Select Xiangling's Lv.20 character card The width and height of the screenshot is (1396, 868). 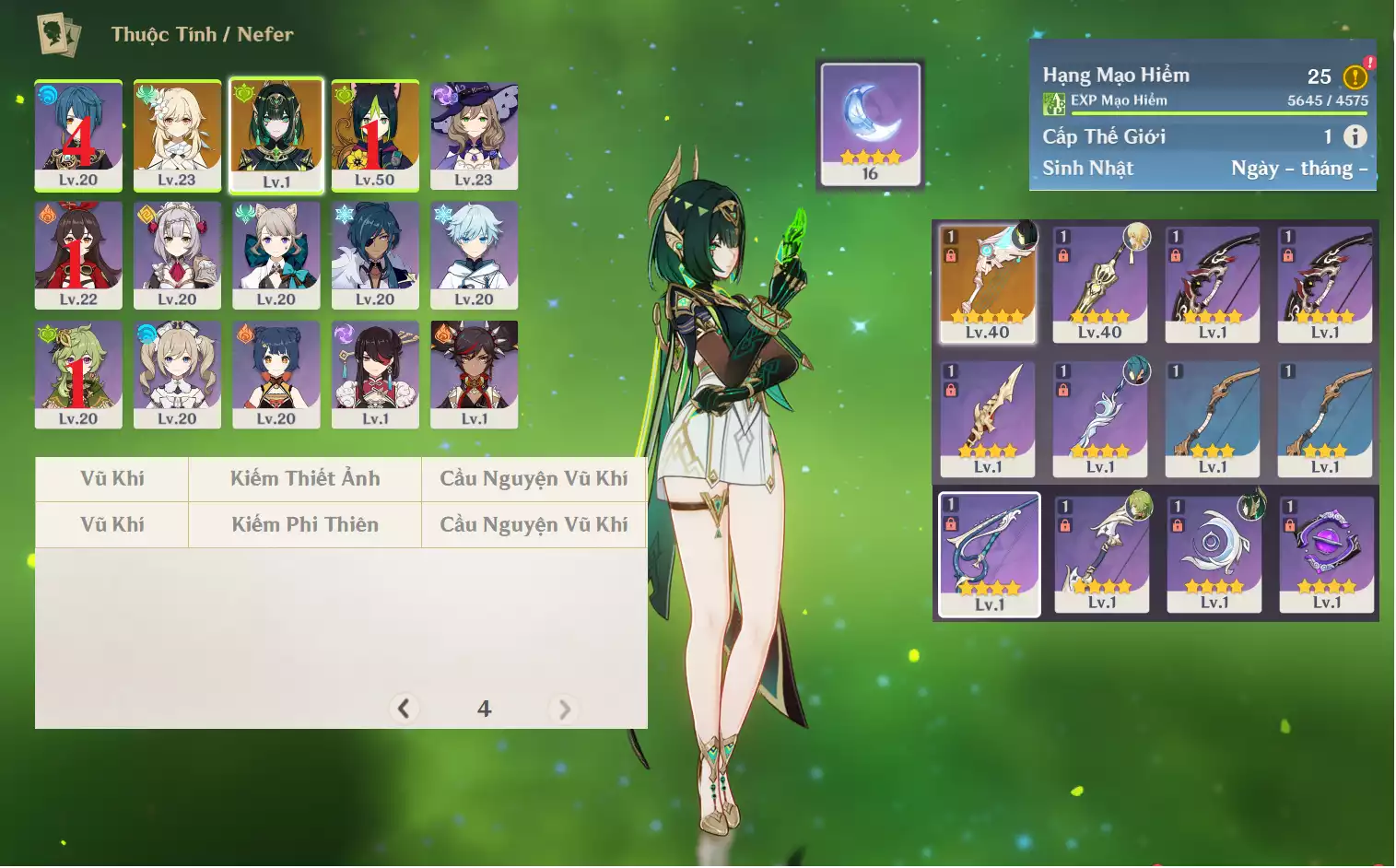point(276,374)
